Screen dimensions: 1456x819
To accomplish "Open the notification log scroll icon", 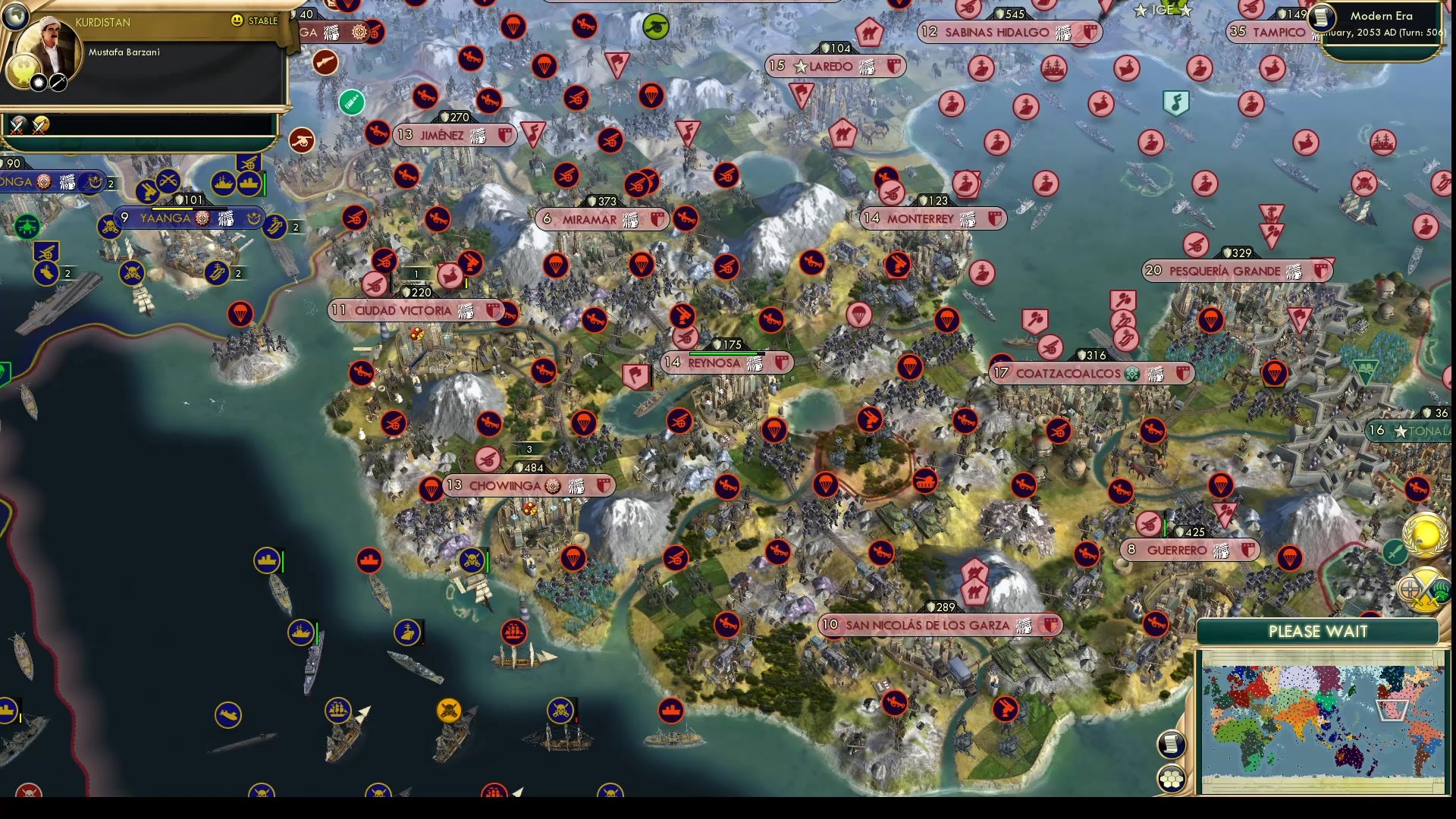I will pos(1172,744).
